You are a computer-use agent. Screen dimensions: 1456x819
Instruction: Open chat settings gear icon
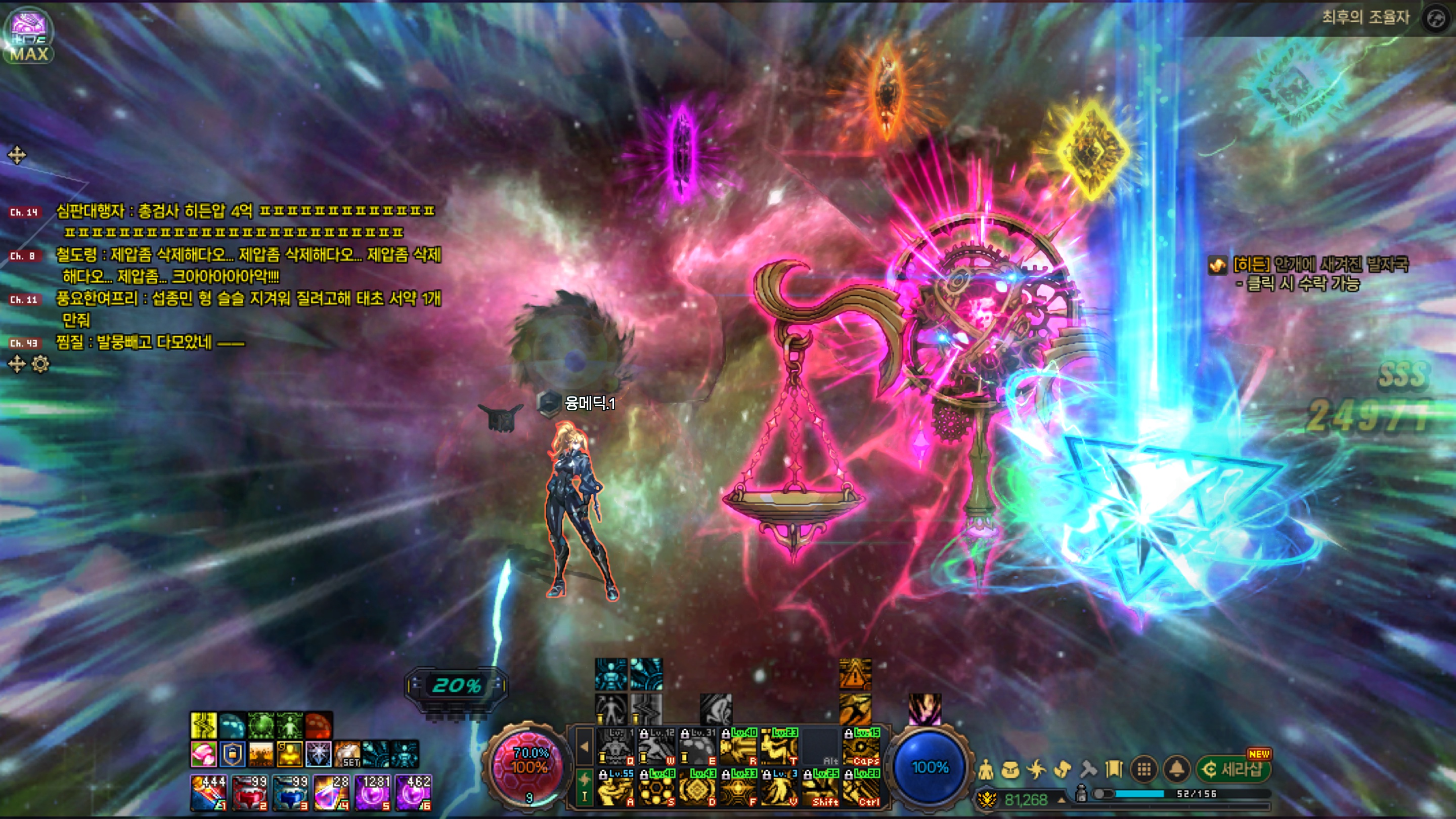point(40,364)
